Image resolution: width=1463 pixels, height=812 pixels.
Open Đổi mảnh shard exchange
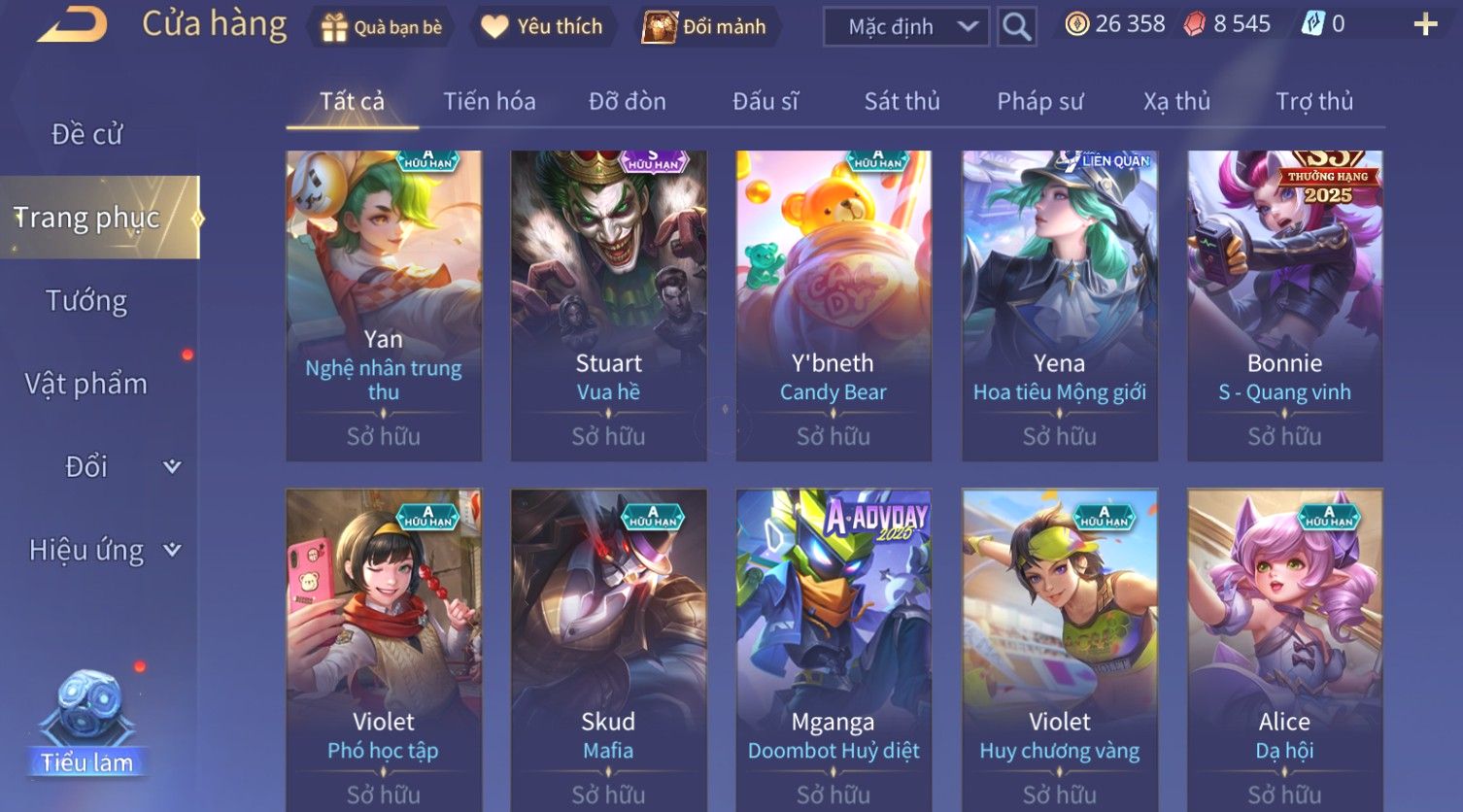pos(704,26)
